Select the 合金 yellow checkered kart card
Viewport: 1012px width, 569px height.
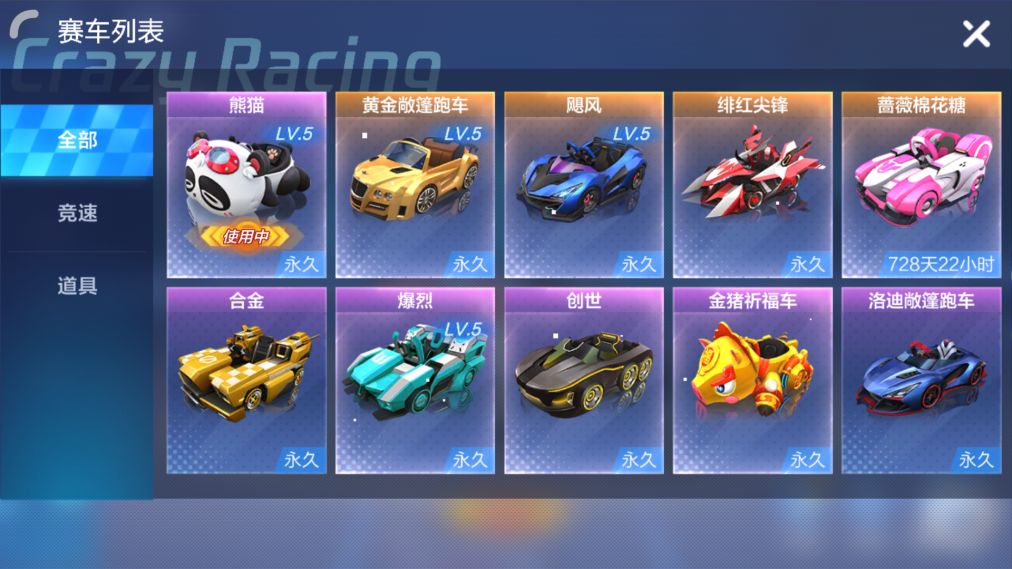pos(246,381)
